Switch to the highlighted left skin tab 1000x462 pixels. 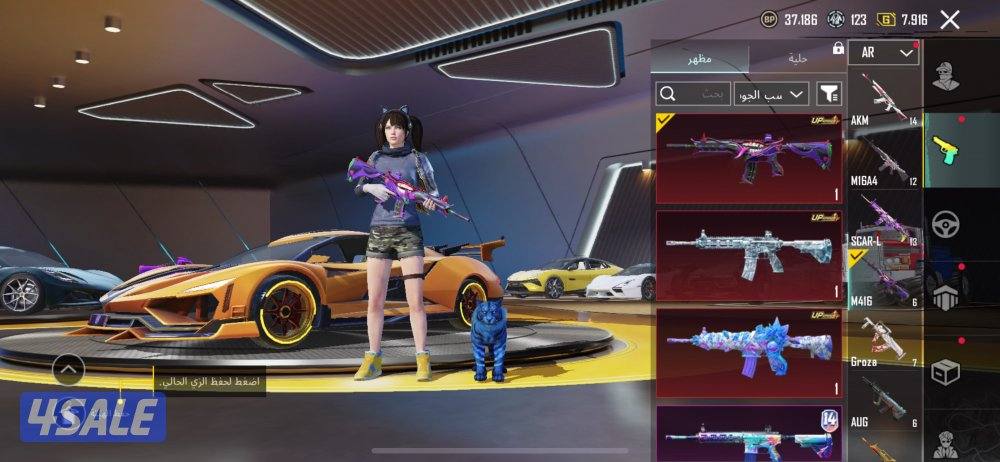click(699, 59)
